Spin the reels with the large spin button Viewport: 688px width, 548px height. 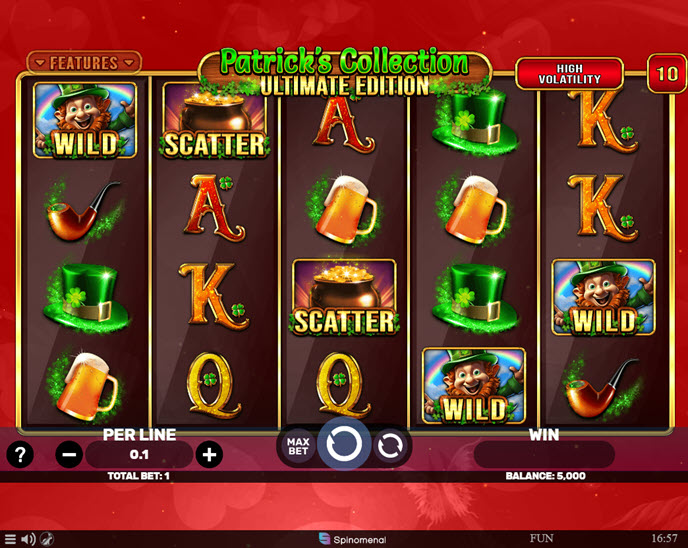[343, 445]
